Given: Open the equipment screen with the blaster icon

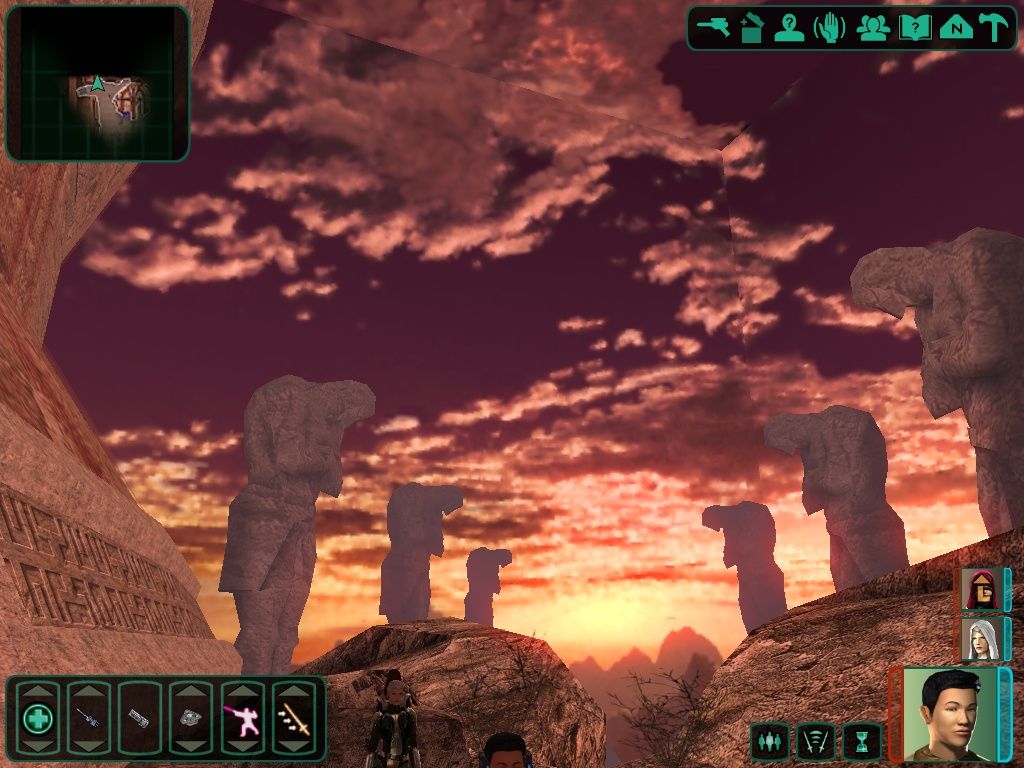Looking at the screenshot, I should [x=712, y=27].
